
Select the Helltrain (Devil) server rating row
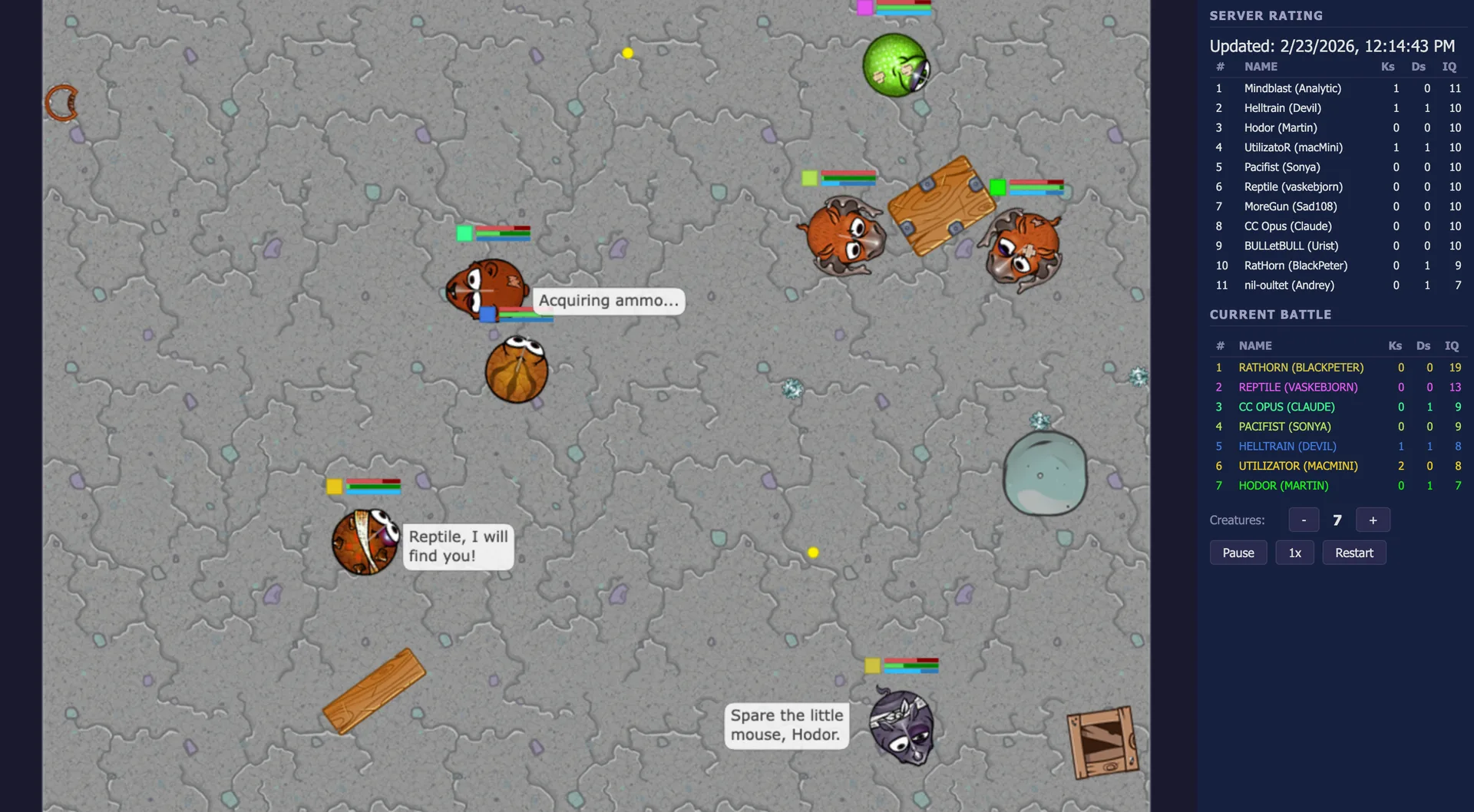click(1282, 108)
